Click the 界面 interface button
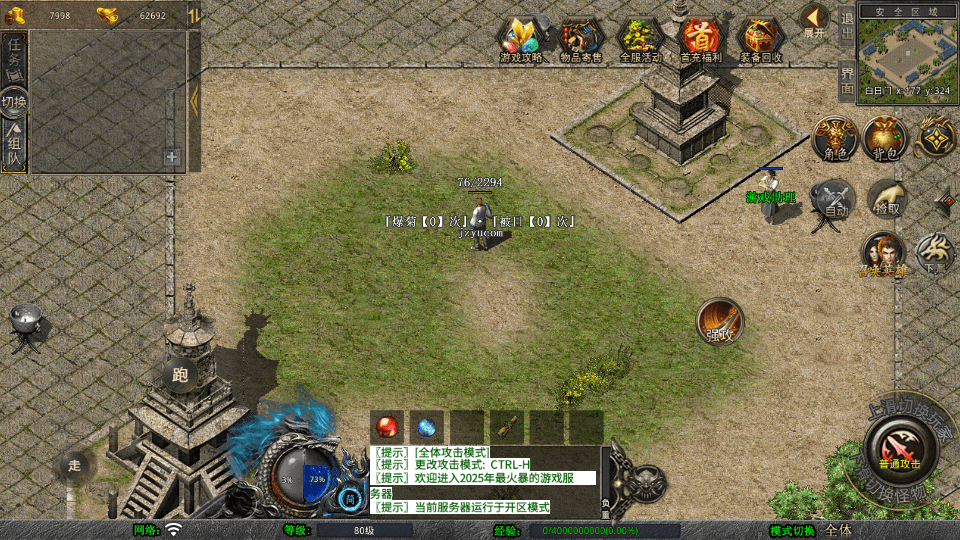Viewport: 960px width, 540px height. [847, 79]
